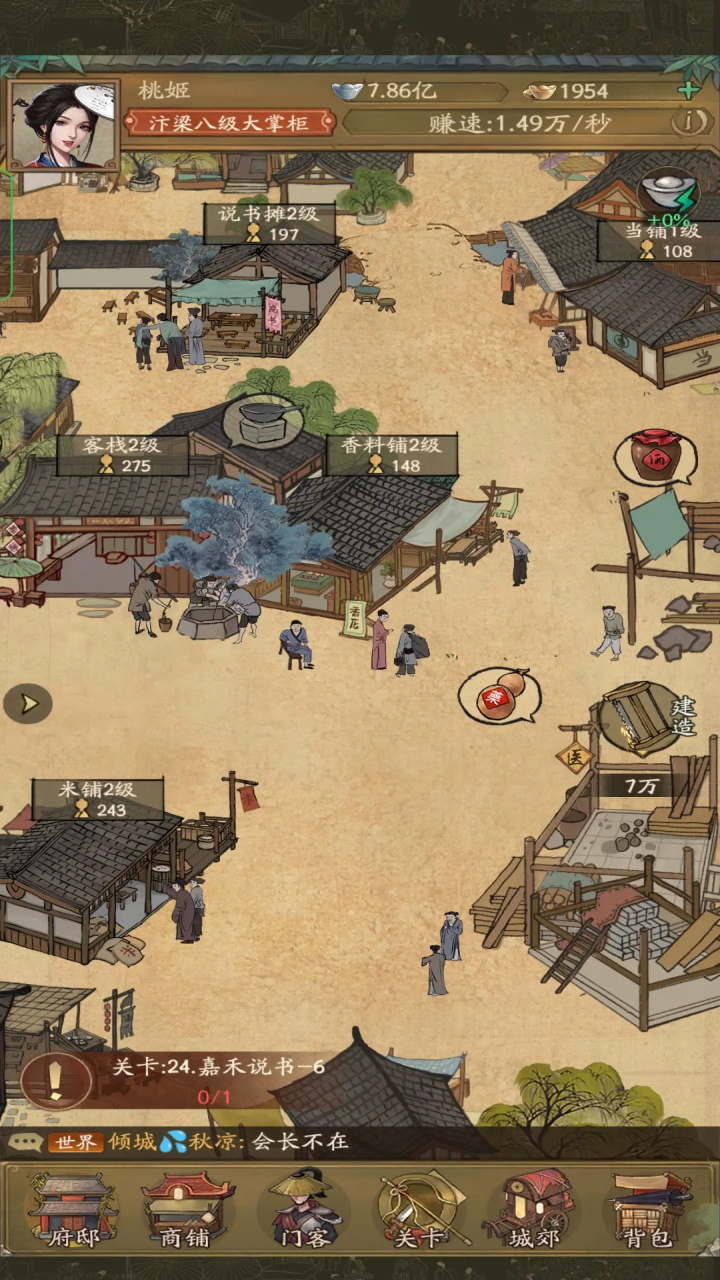
Task: Tap the silver ingot boost icon
Action: 668,195
